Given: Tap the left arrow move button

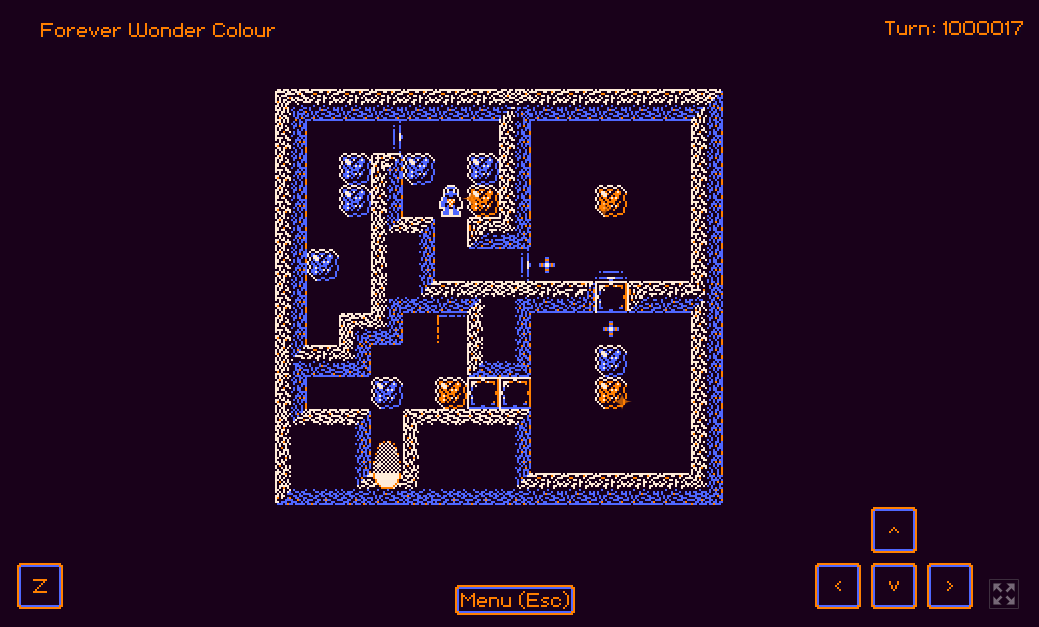Looking at the screenshot, I should pos(838,586).
